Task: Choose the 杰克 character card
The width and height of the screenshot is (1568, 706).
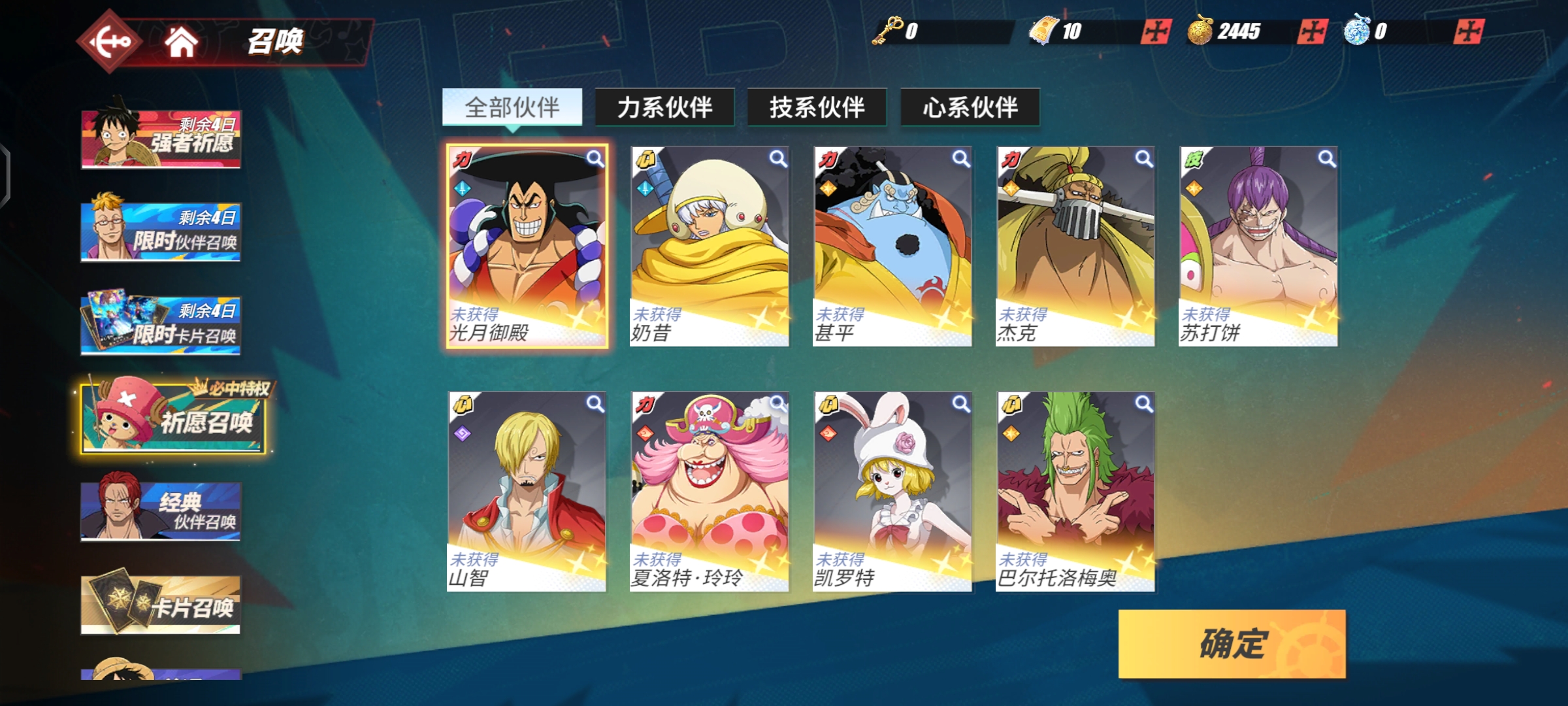Action: tap(1075, 246)
